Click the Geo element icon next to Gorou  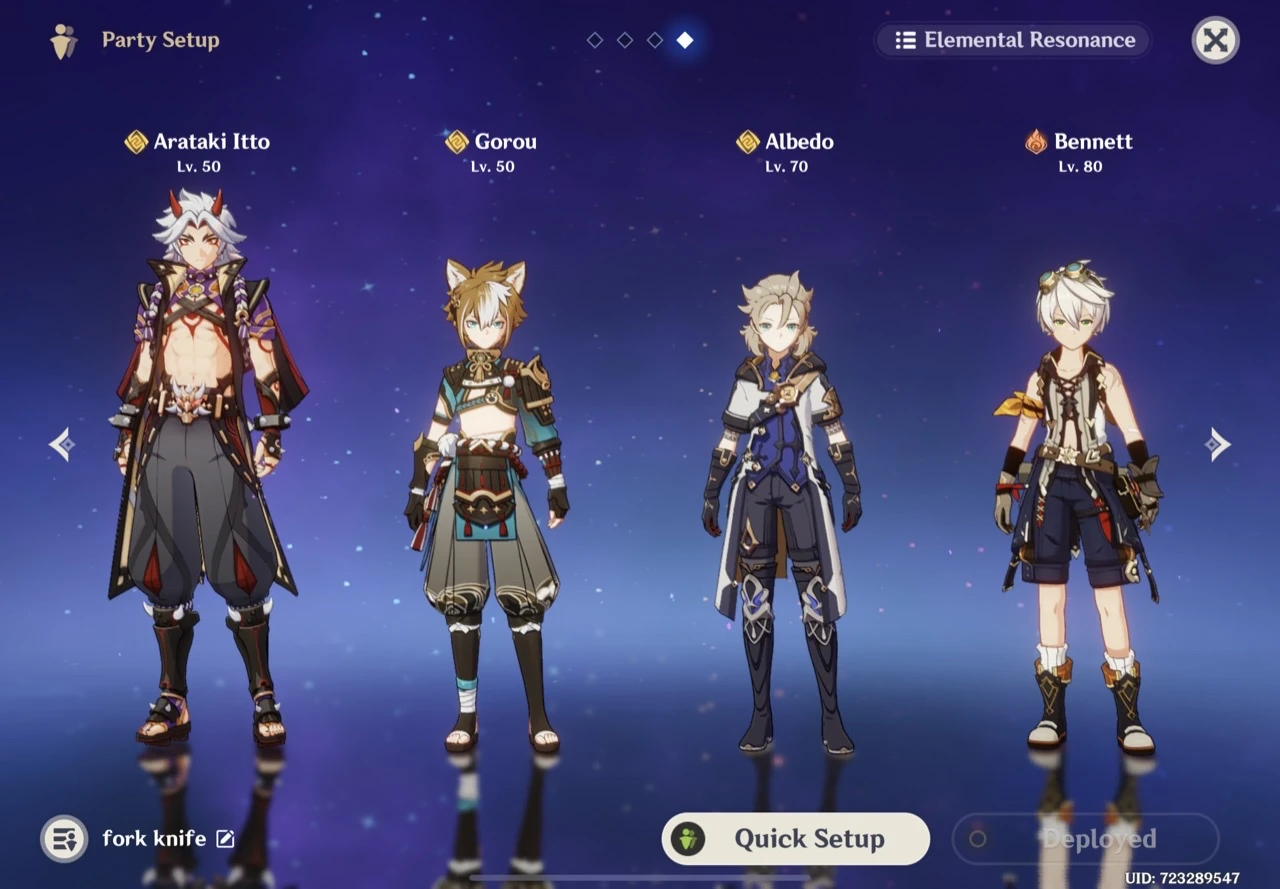455,141
